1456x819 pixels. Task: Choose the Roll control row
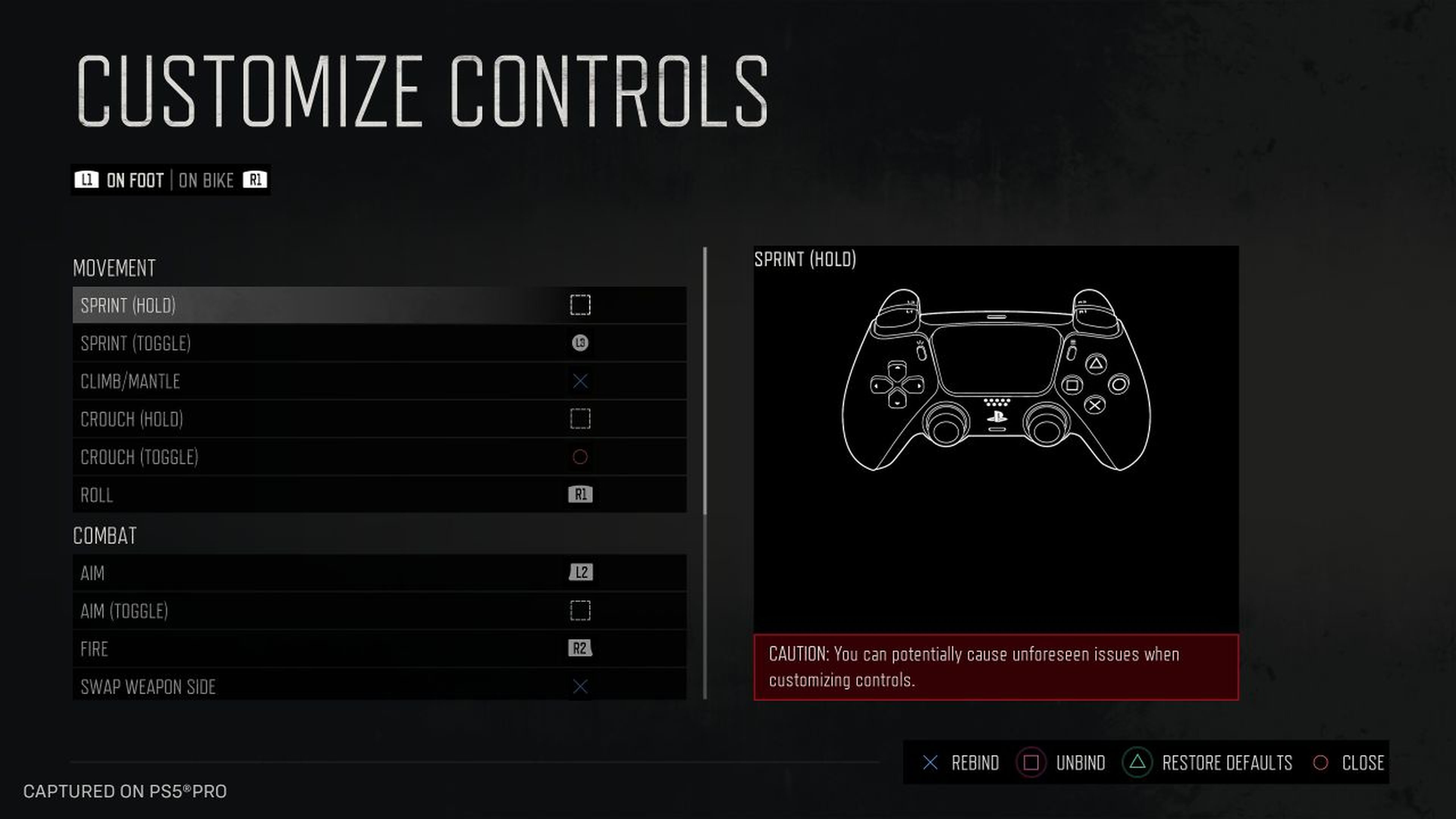[379, 494]
